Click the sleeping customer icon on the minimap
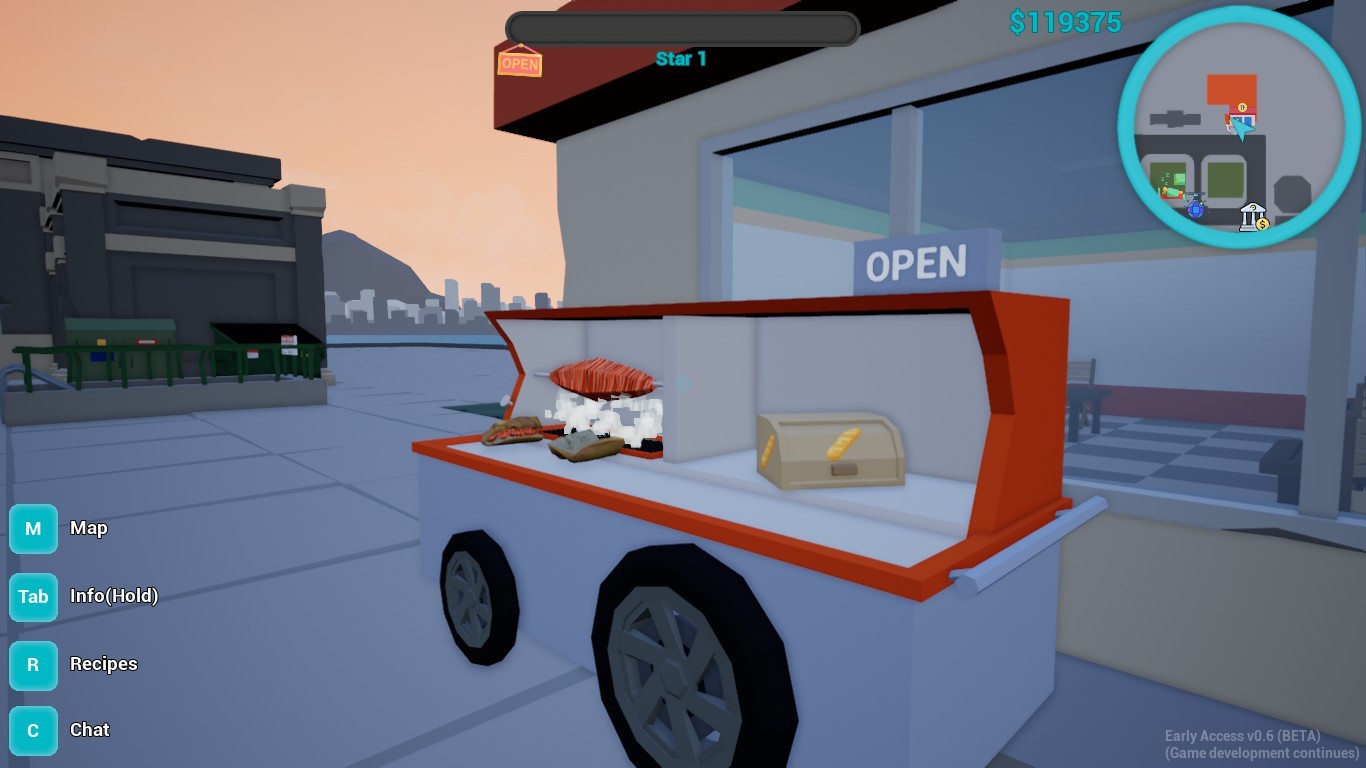 click(x=1170, y=188)
